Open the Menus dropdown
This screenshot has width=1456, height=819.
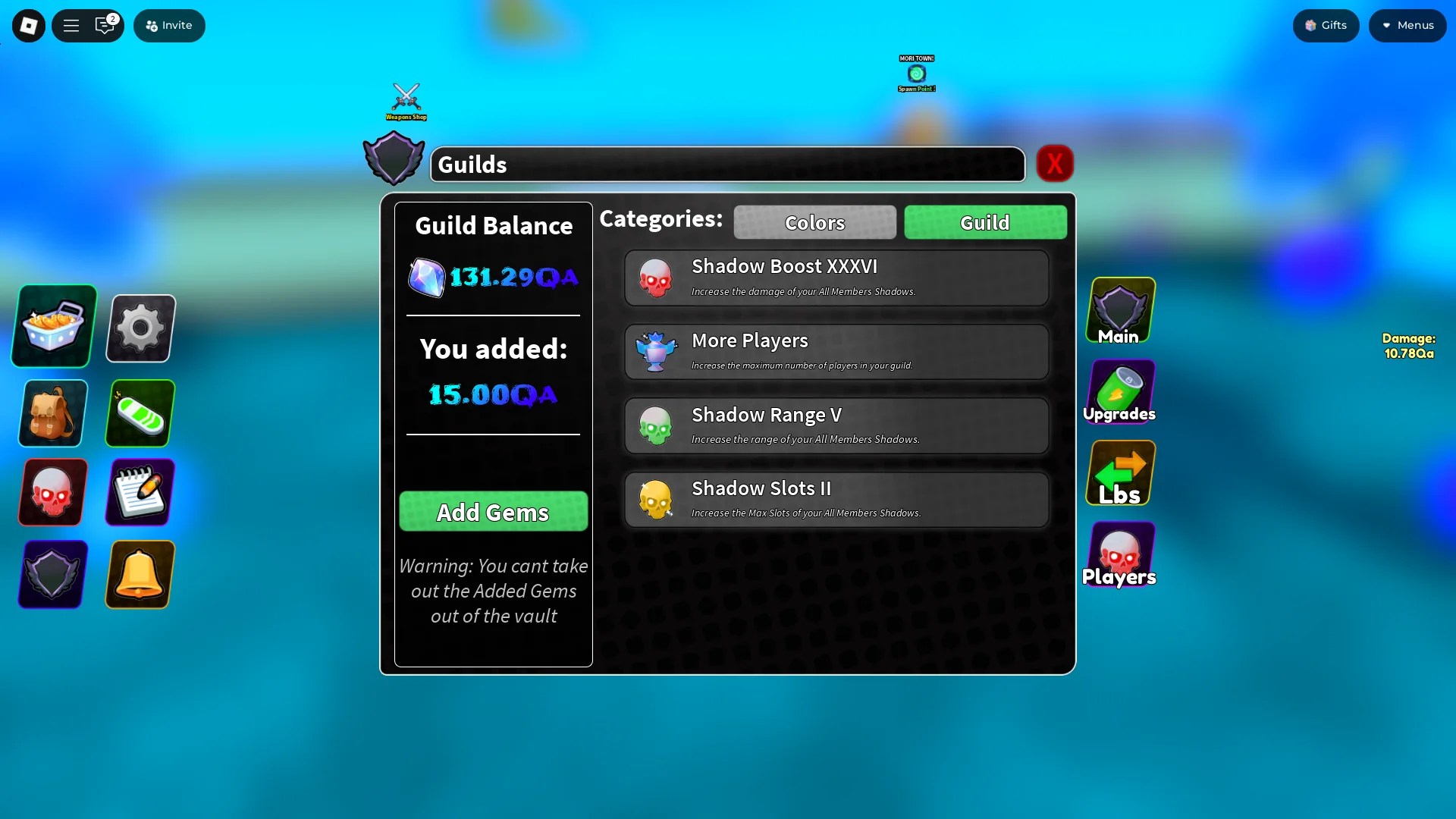tap(1407, 25)
